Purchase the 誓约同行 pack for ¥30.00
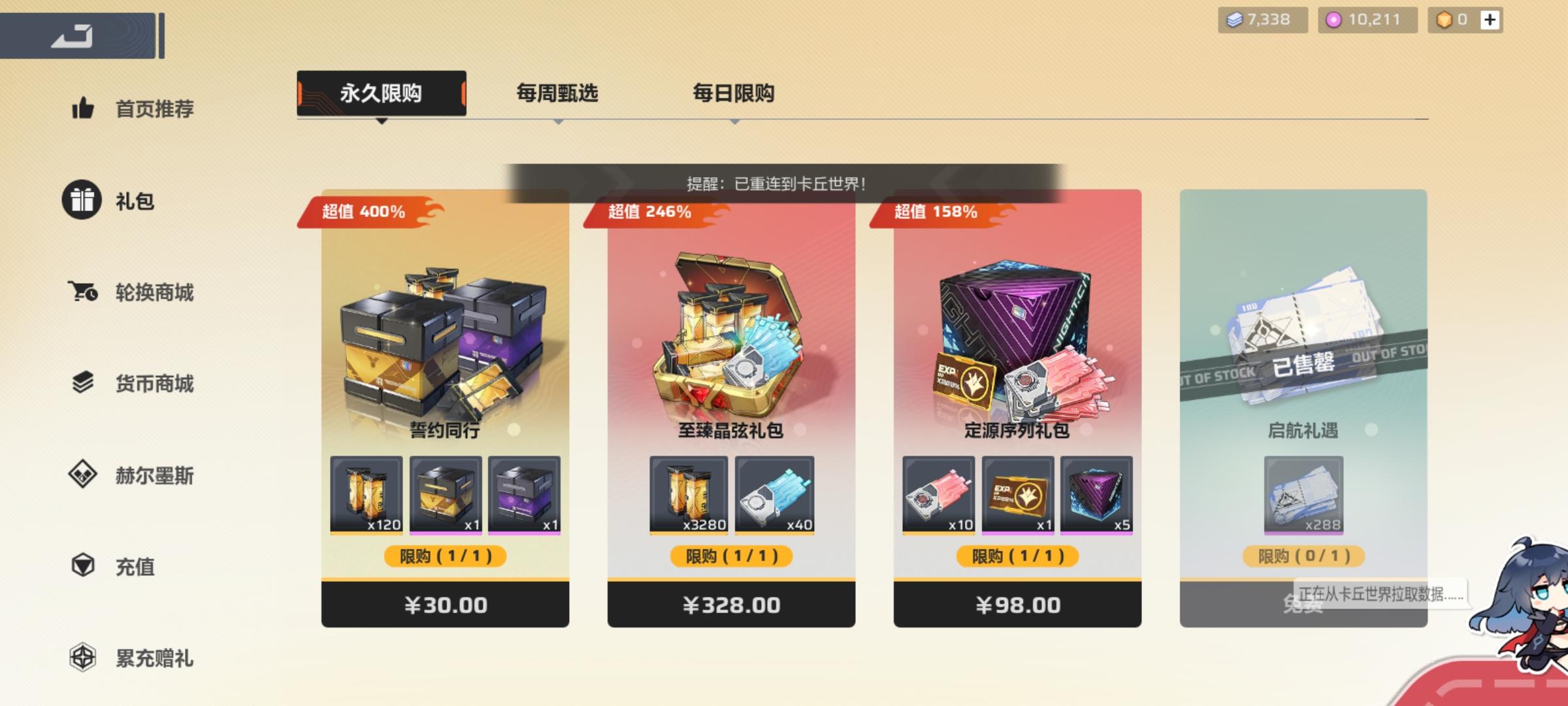This screenshot has height=706, width=1568. pos(445,605)
